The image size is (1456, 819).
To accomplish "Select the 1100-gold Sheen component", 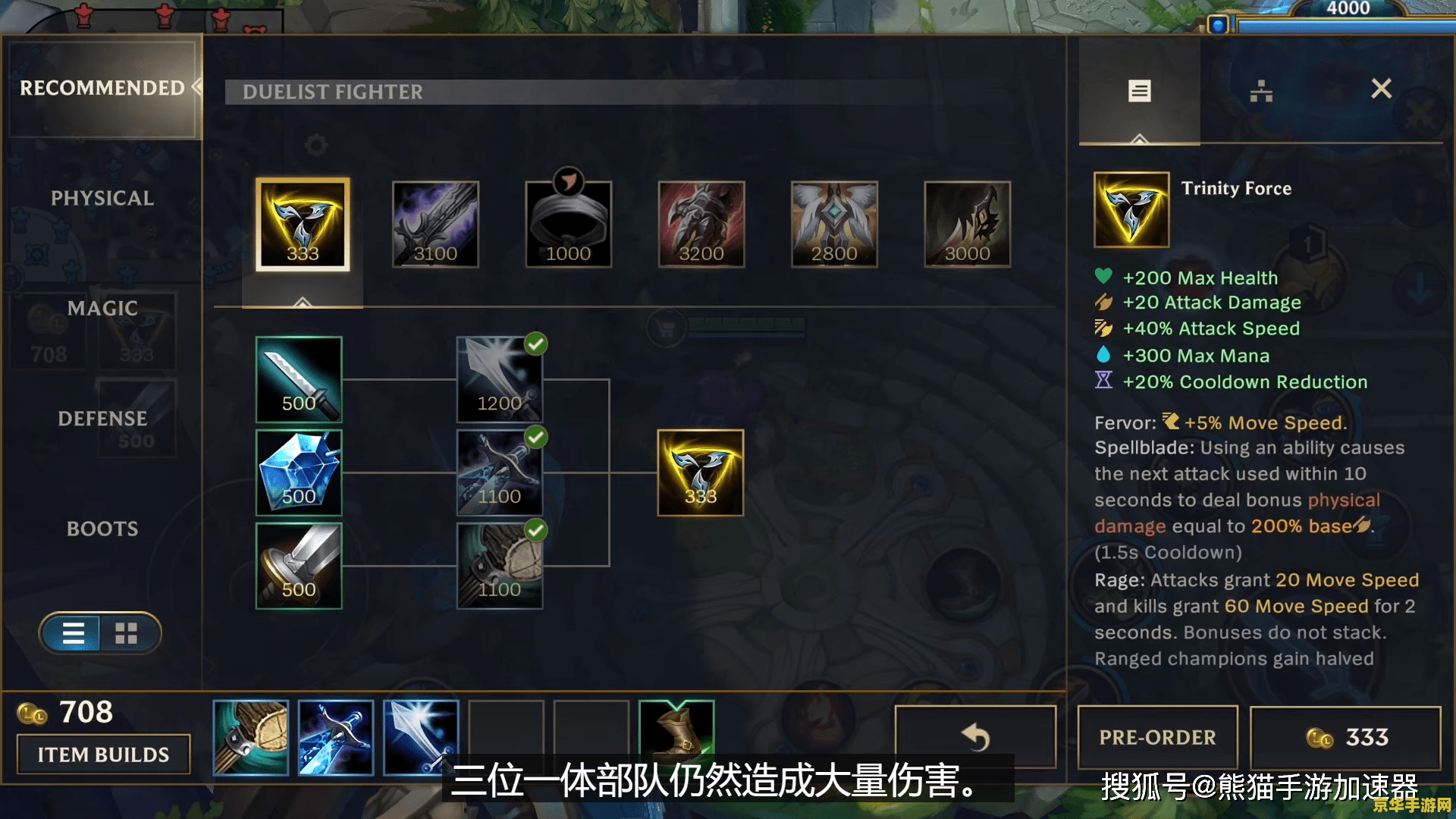I will click(x=498, y=472).
